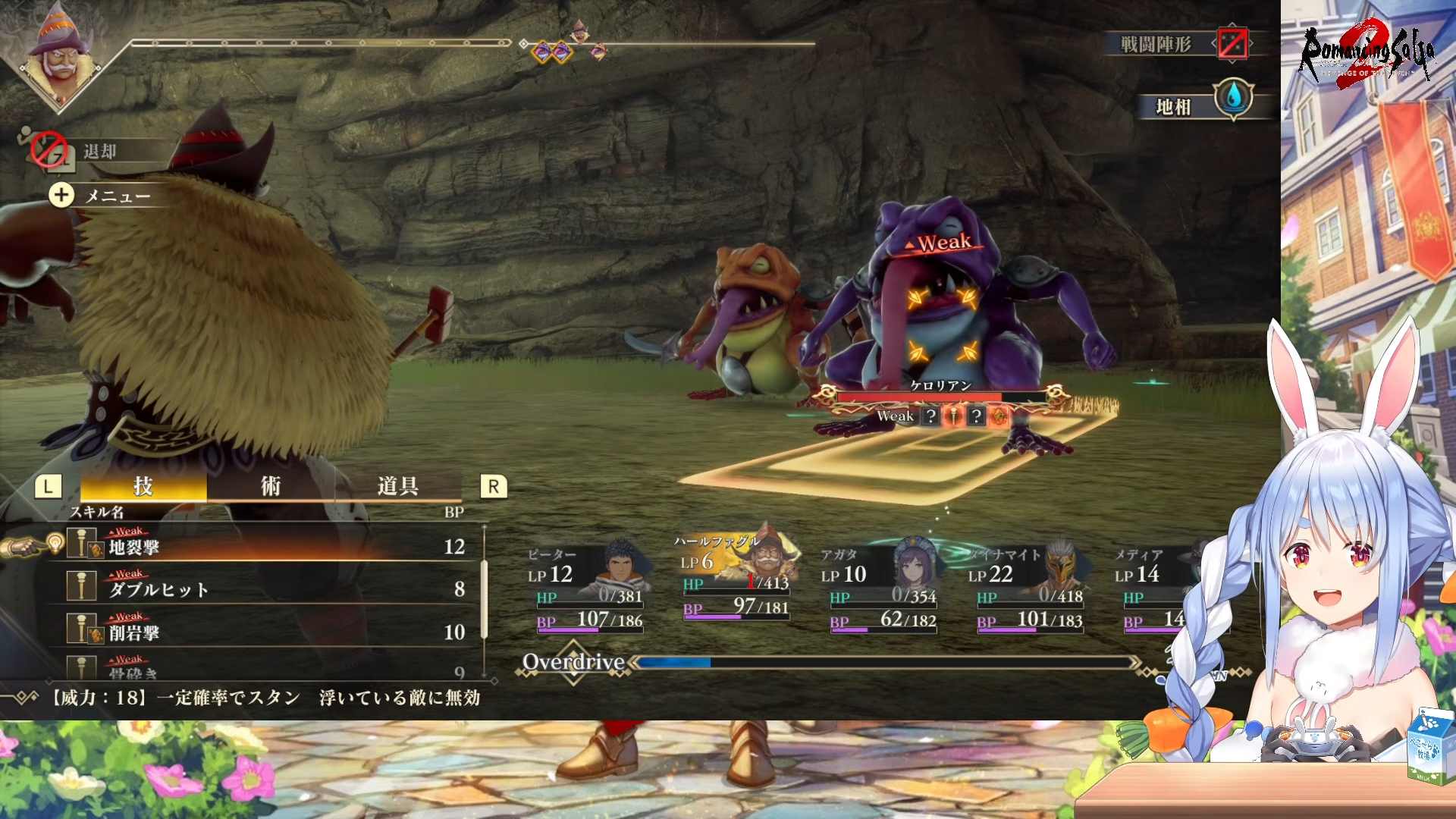Viewport: 1456px width, 819px height.
Task: Select the 削岩撃 skill row
Action: point(265,632)
